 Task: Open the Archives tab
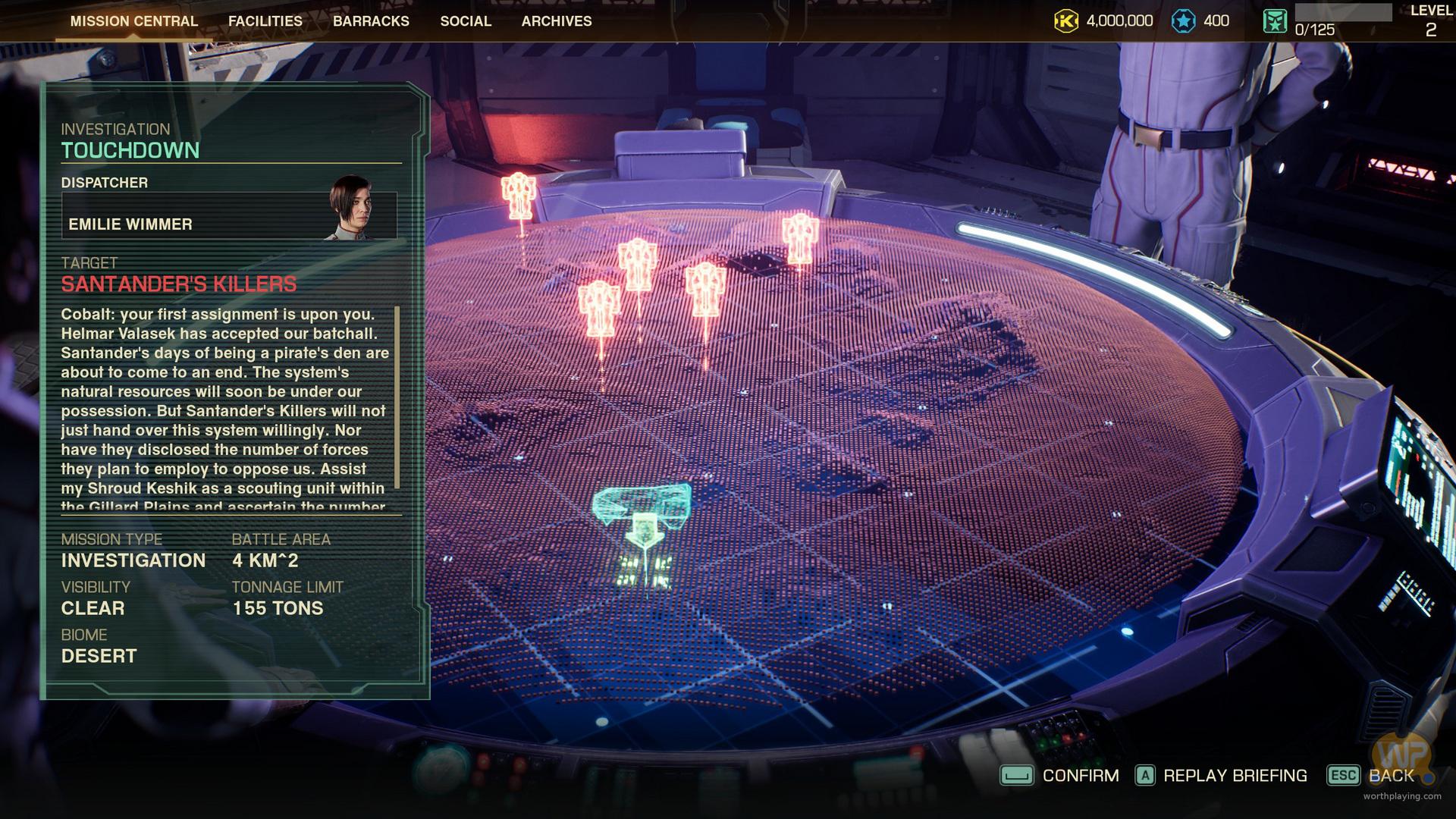point(557,21)
